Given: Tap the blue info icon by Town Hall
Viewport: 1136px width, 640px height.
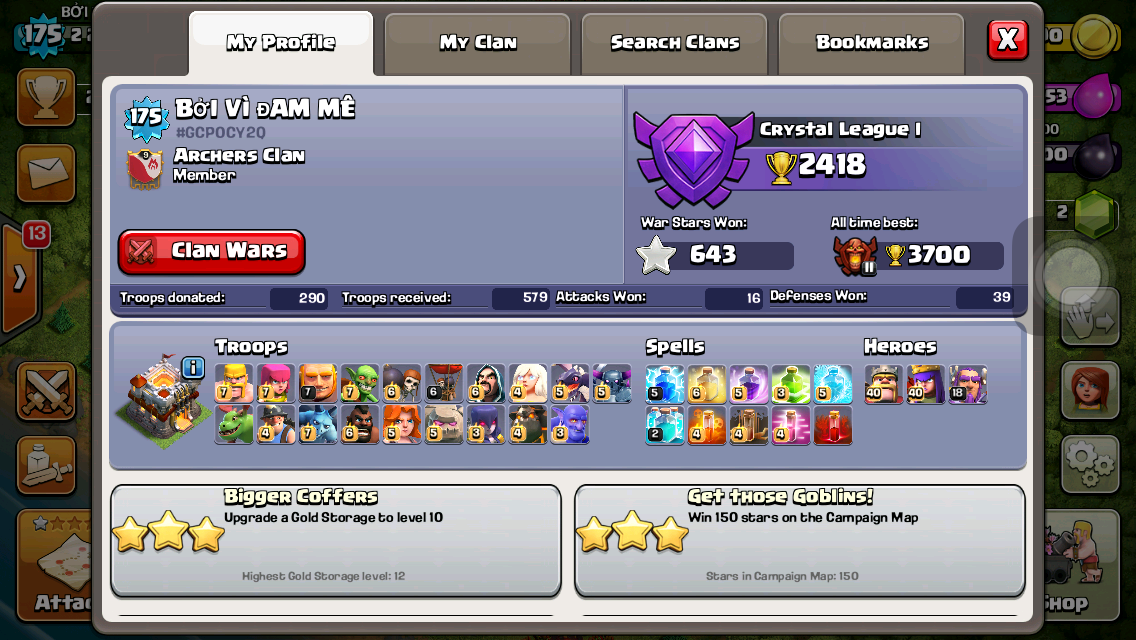Looking at the screenshot, I should click(193, 368).
